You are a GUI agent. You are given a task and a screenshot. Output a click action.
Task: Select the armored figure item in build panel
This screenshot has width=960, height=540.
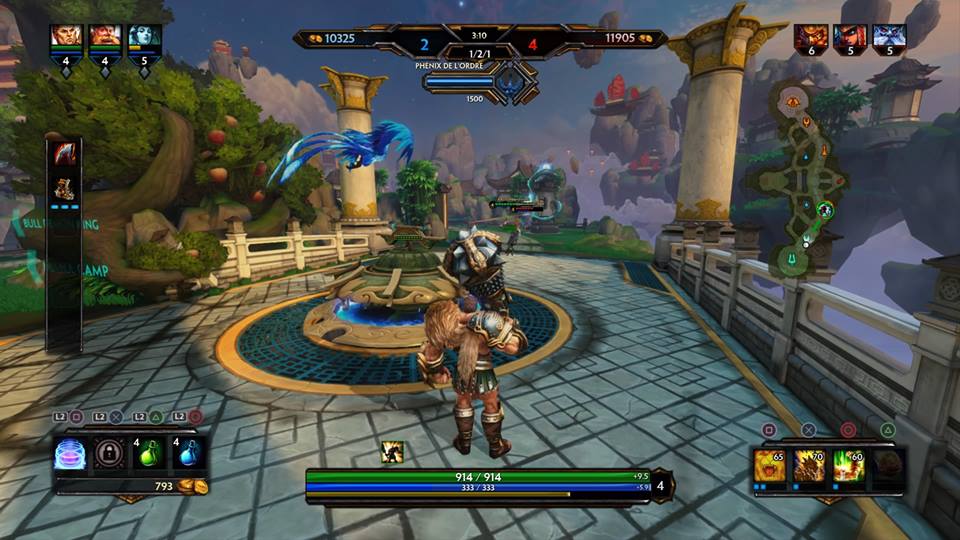click(65, 188)
